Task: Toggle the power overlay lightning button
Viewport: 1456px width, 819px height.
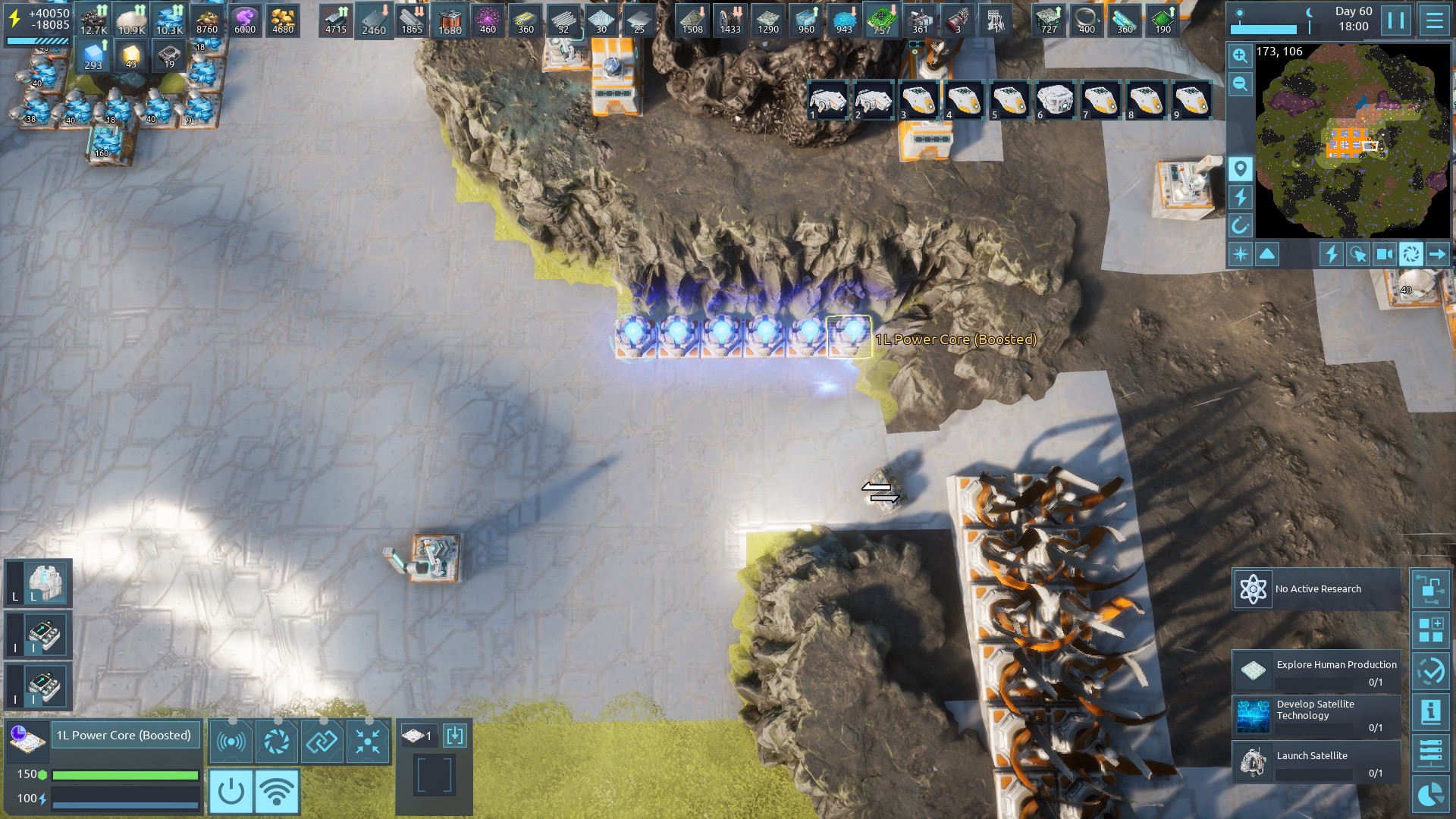Action: click(x=1240, y=197)
